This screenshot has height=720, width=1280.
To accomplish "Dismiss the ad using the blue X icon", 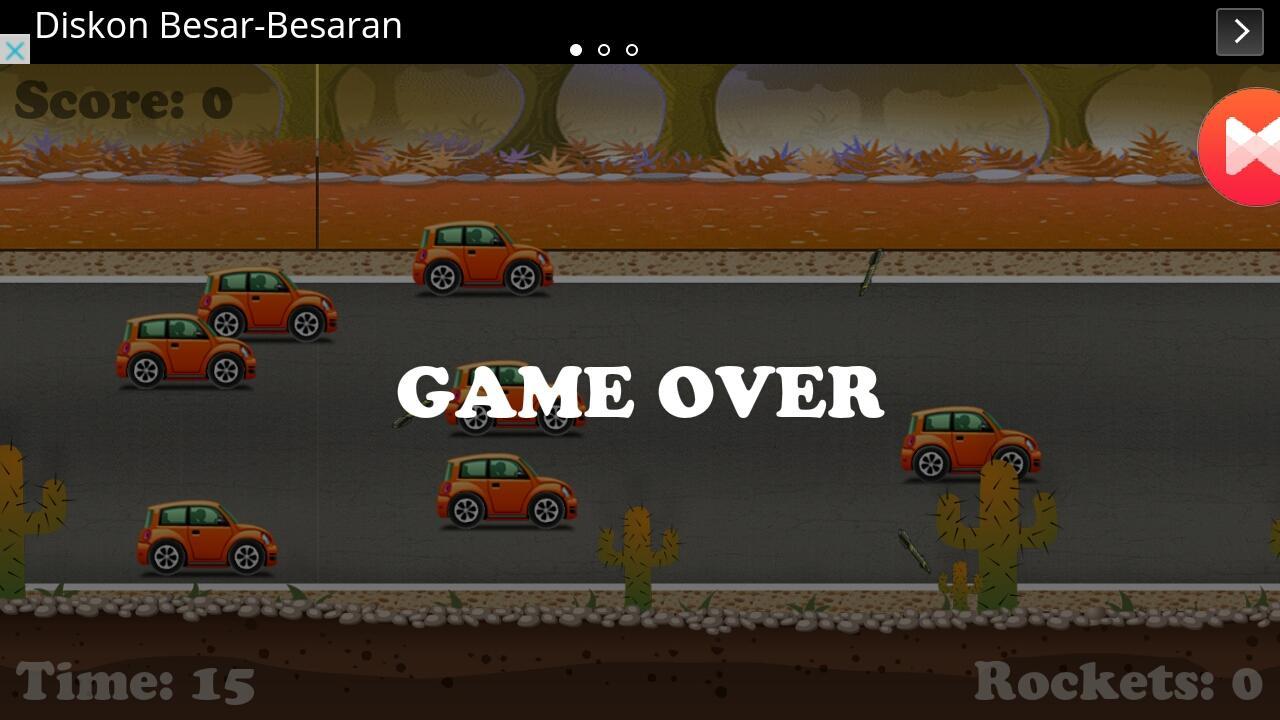I will (13, 49).
